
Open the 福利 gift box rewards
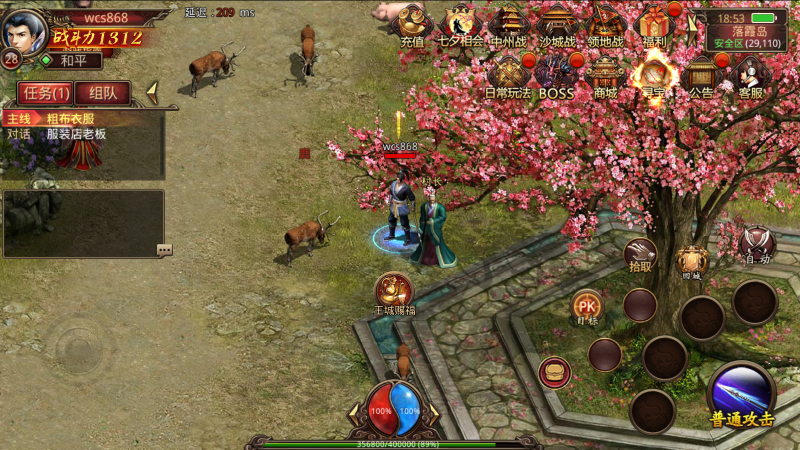(655, 24)
